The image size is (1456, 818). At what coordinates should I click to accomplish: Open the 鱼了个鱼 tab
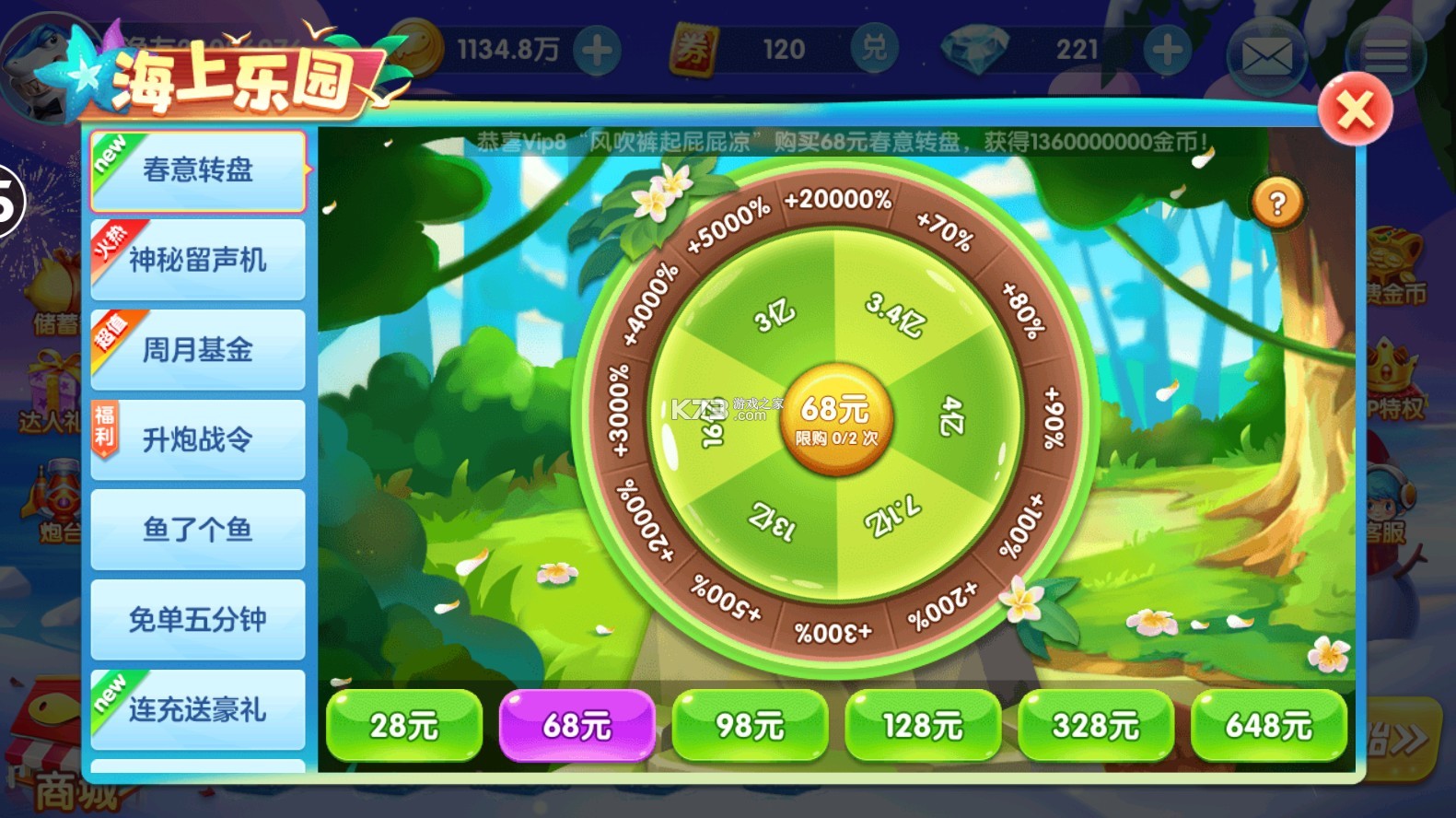click(198, 530)
